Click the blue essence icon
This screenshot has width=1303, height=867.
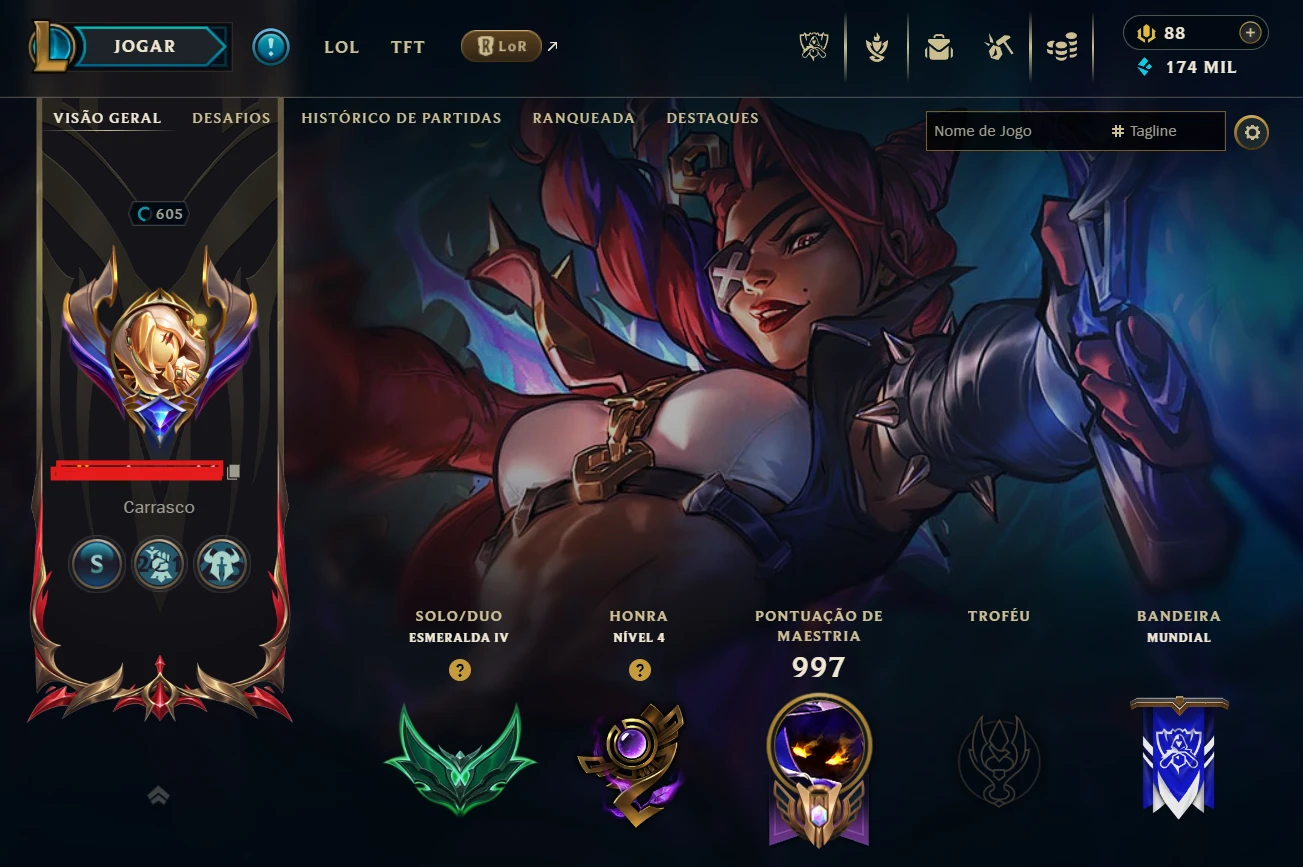[1143, 67]
